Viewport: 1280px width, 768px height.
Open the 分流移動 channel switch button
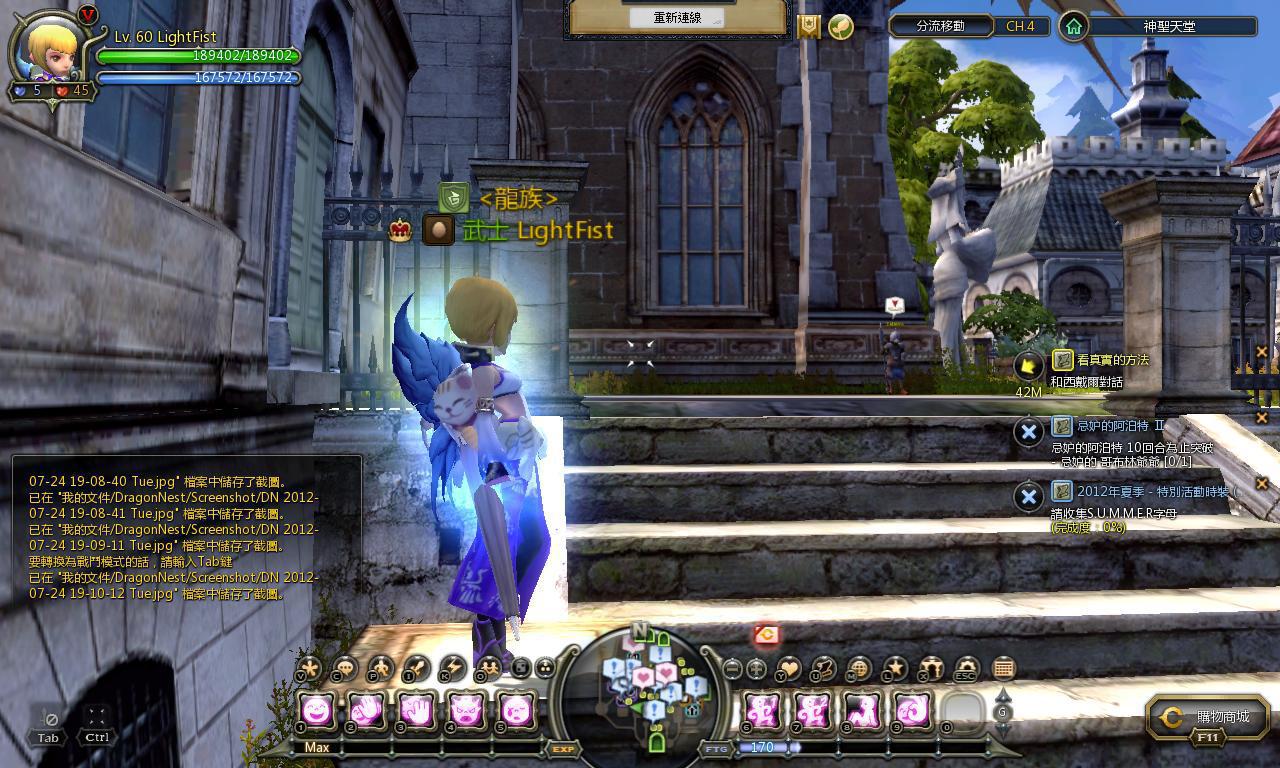tap(940, 26)
